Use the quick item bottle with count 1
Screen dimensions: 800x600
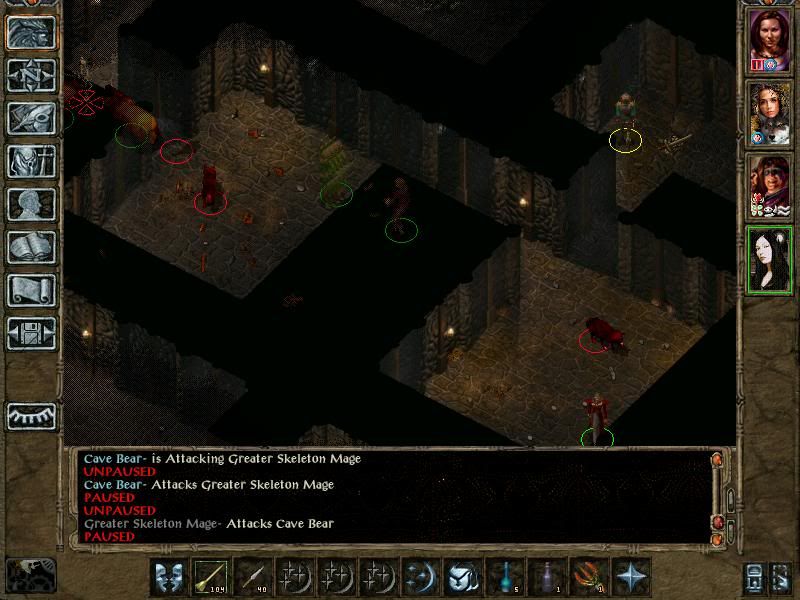(x=547, y=577)
